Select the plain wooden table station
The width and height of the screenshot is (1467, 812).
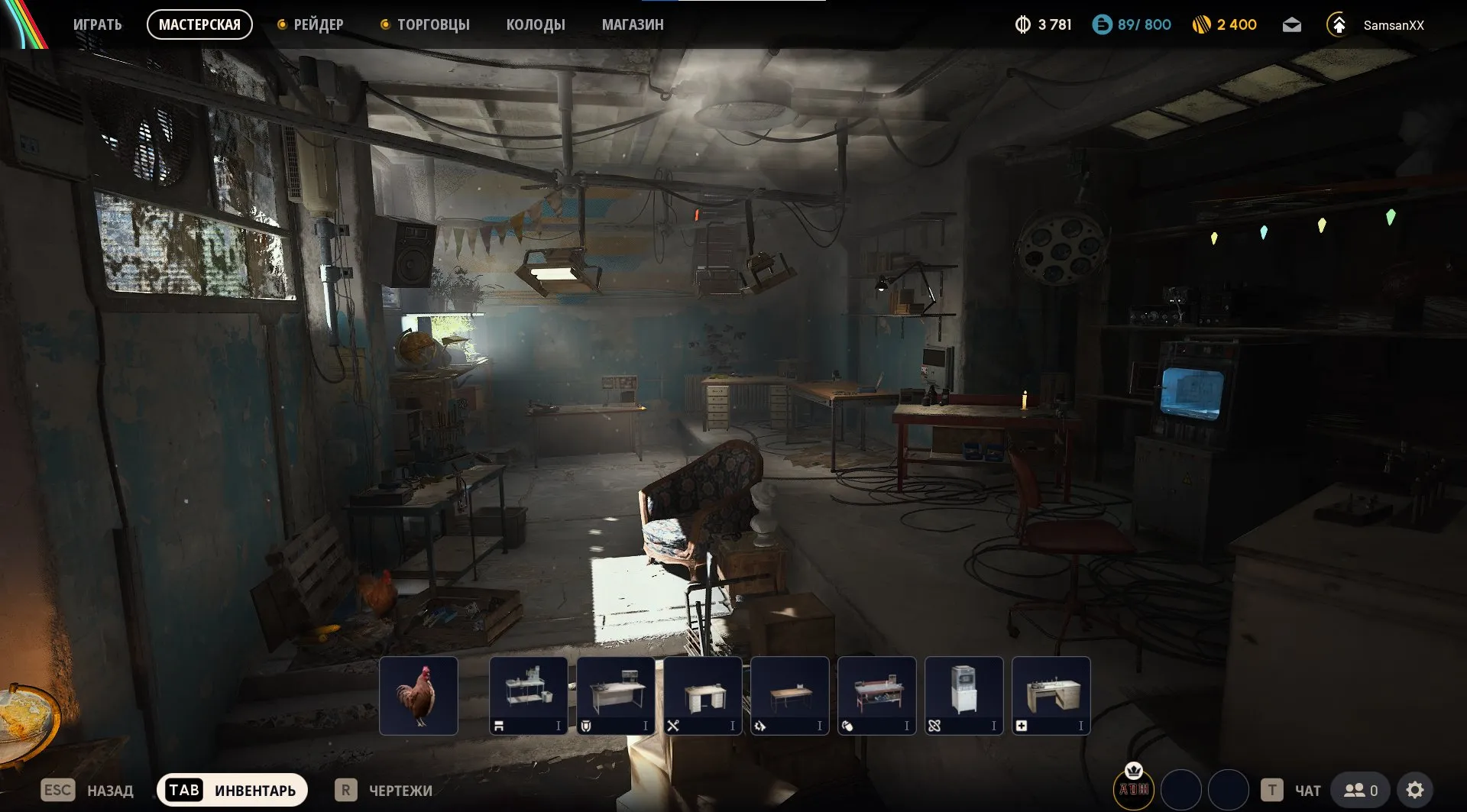tap(790, 695)
